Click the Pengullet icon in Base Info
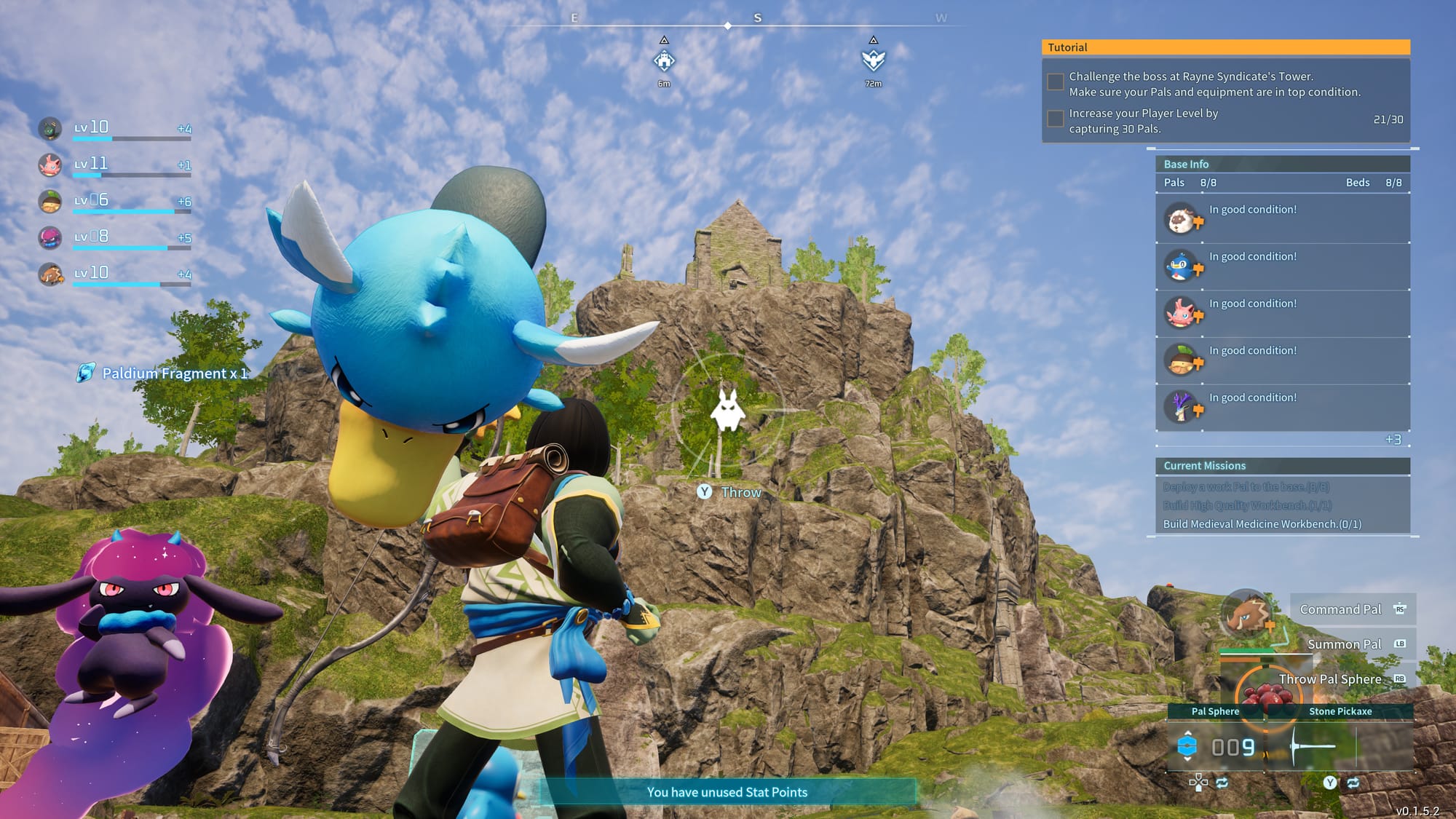Screen dimensions: 1456x819 (1184, 264)
